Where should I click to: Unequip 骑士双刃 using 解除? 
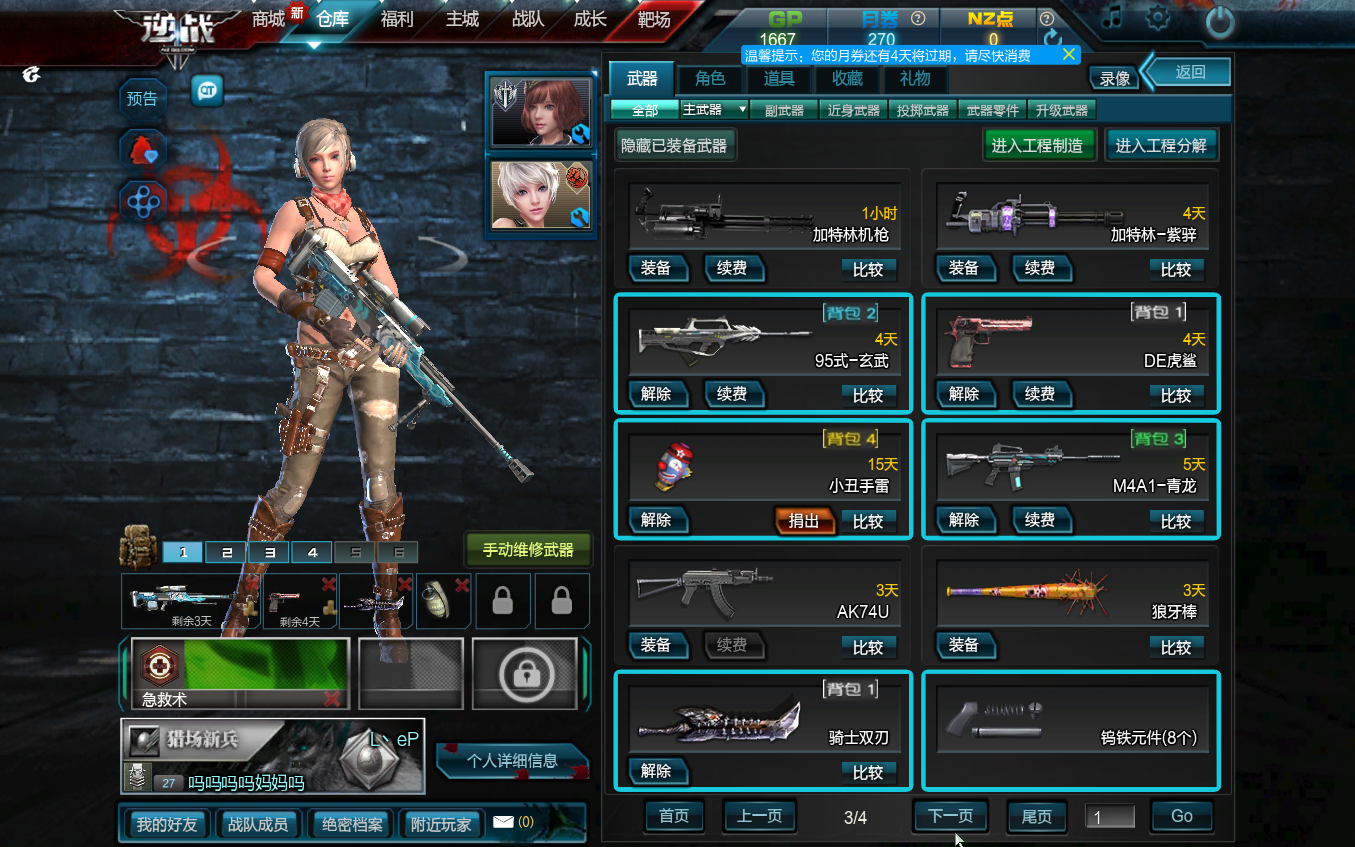pyautogui.click(x=656, y=771)
